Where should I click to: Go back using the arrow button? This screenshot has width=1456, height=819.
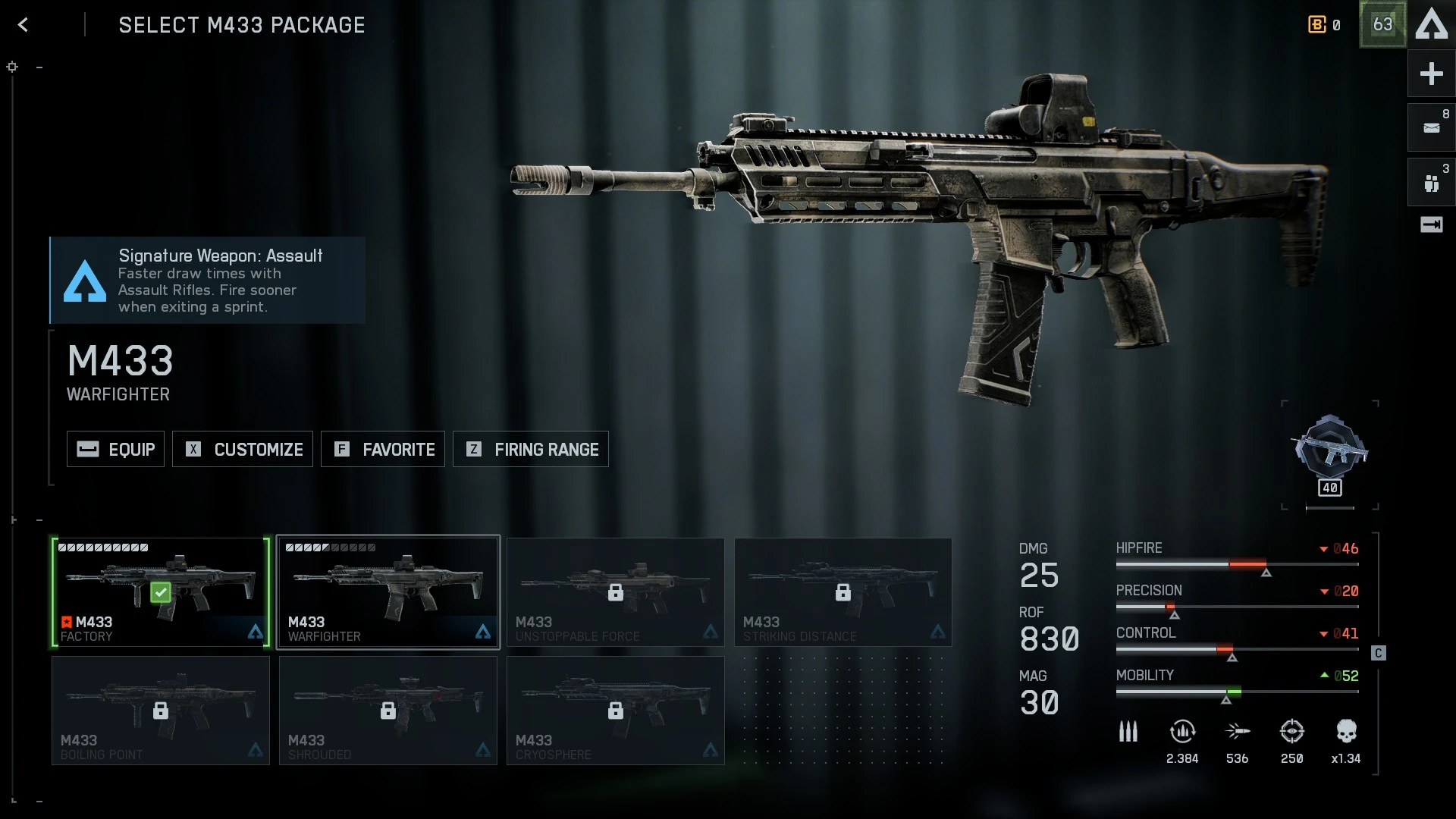[24, 25]
